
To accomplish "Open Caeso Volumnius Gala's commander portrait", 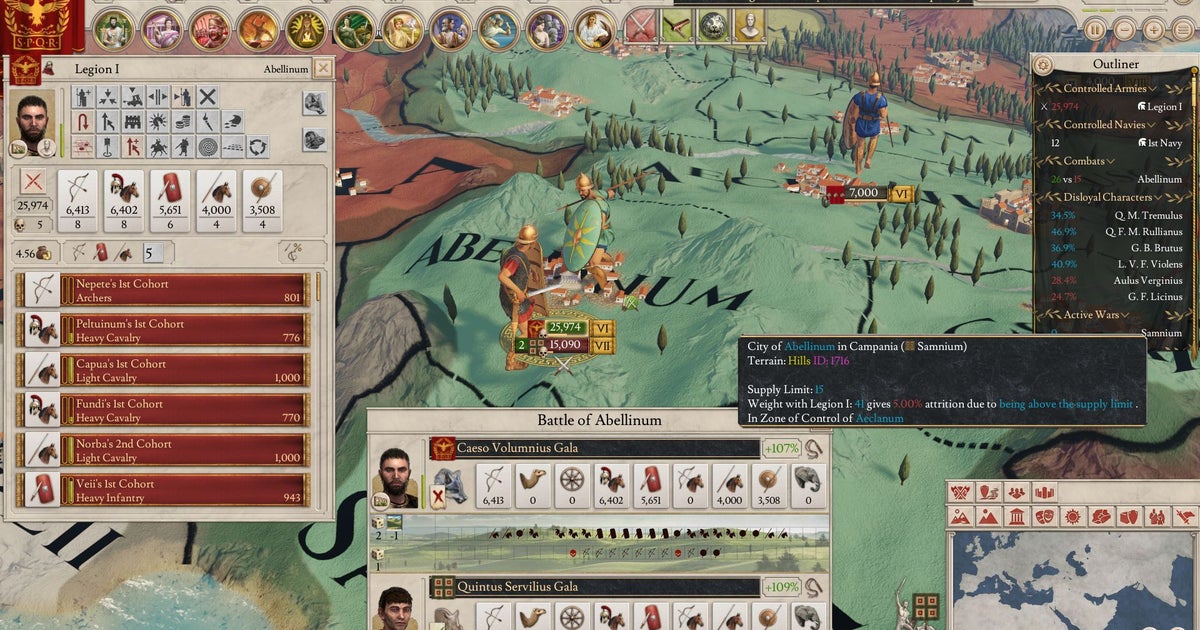I will tap(399, 475).
